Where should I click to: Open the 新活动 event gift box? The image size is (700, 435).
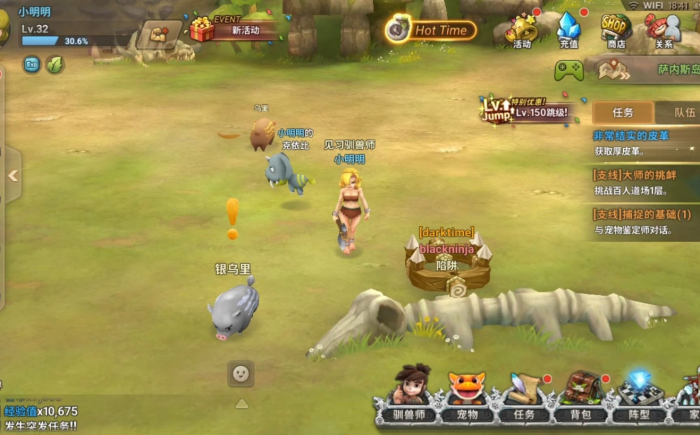click(x=203, y=29)
